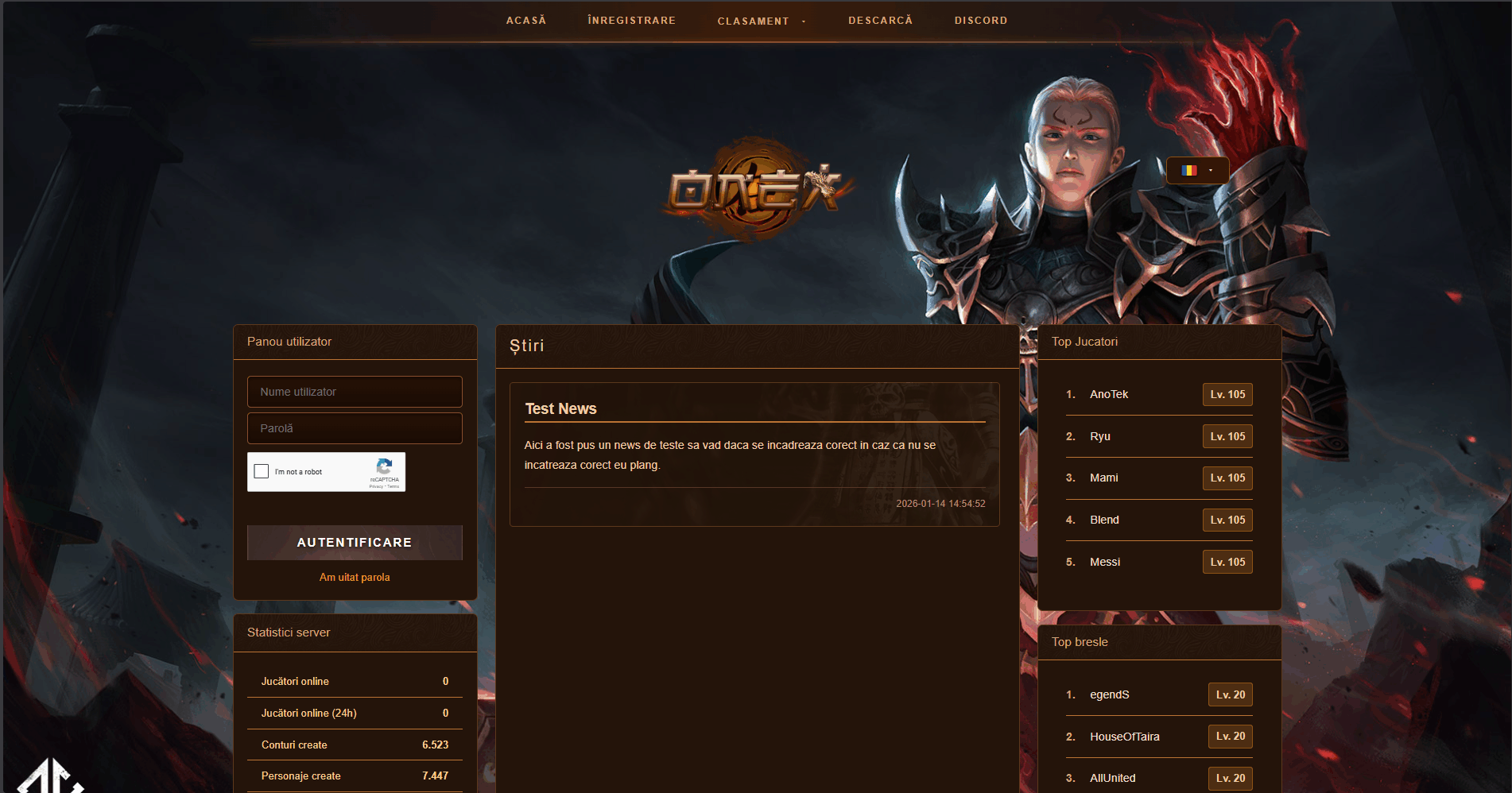Image resolution: width=1512 pixels, height=793 pixels.
Task: Select ÎNREGISTRARE in the top navigation
Action: (x=631, y=20)
